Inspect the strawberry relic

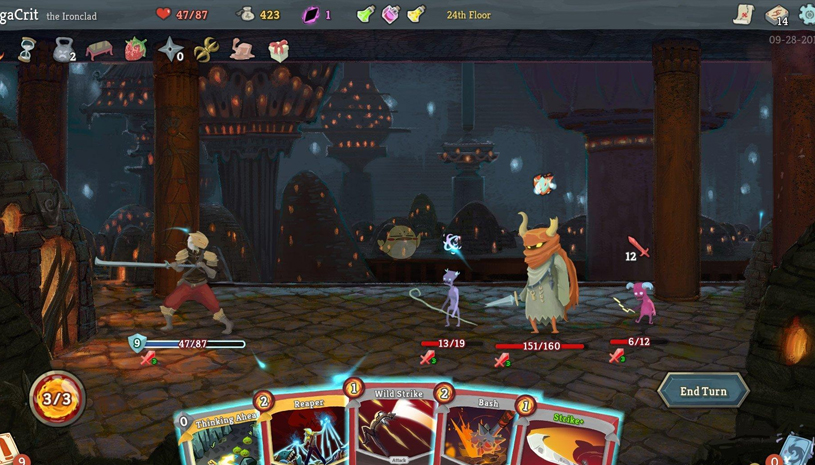135,48
